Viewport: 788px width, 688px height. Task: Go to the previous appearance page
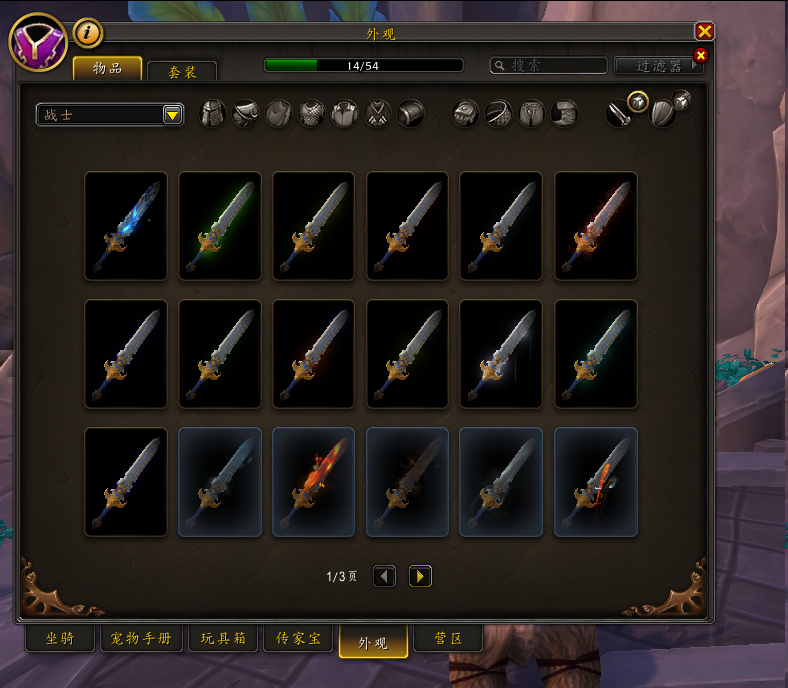click(x=384, y=576)
